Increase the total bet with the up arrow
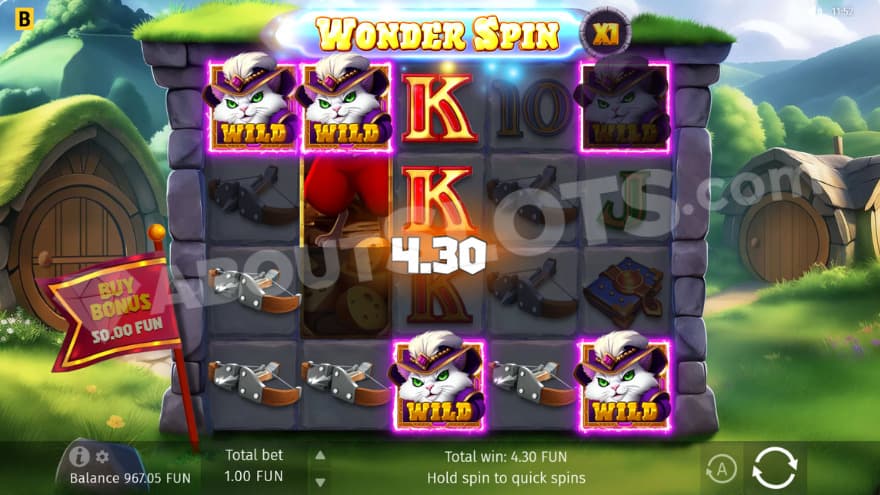This screenshot has height=495, width=880. tap(320, 455)
